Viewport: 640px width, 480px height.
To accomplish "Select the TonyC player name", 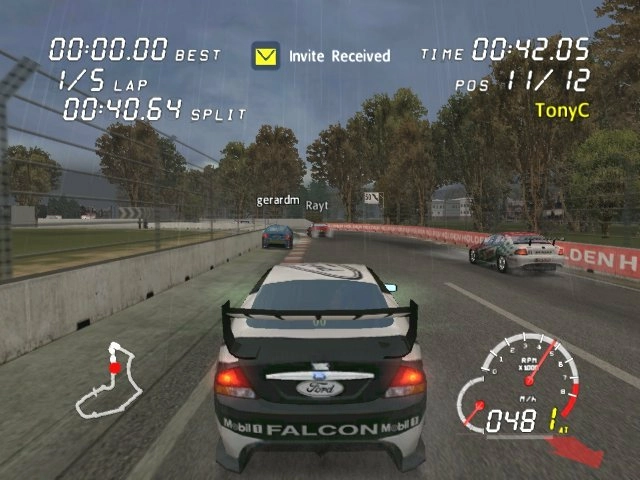I will point(562,107).
